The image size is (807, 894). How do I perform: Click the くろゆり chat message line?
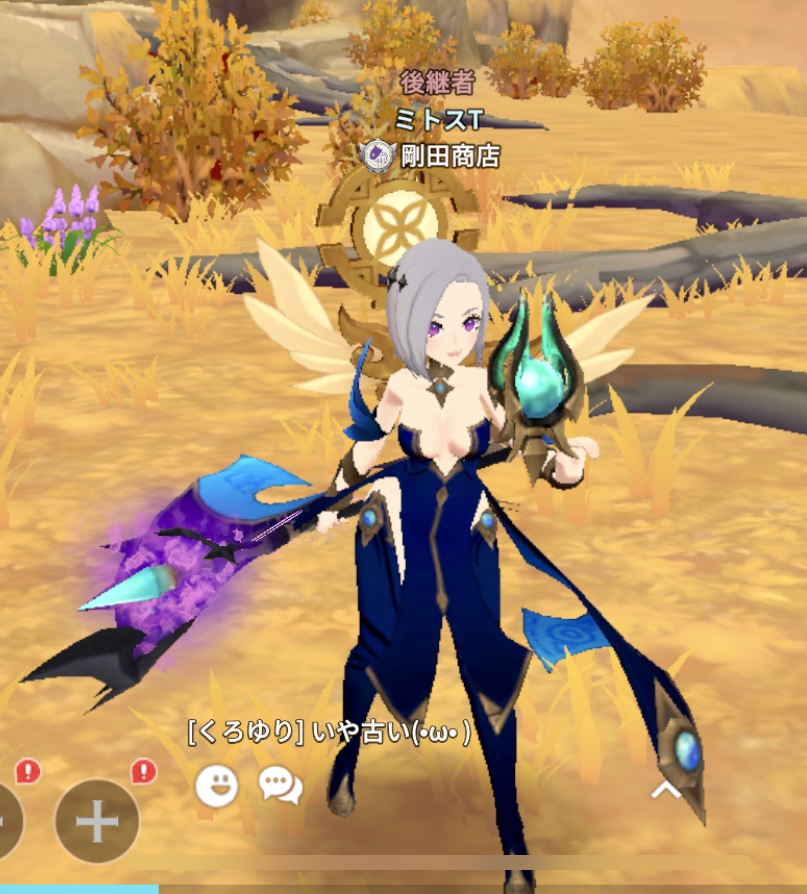click(x=329, y=733)
